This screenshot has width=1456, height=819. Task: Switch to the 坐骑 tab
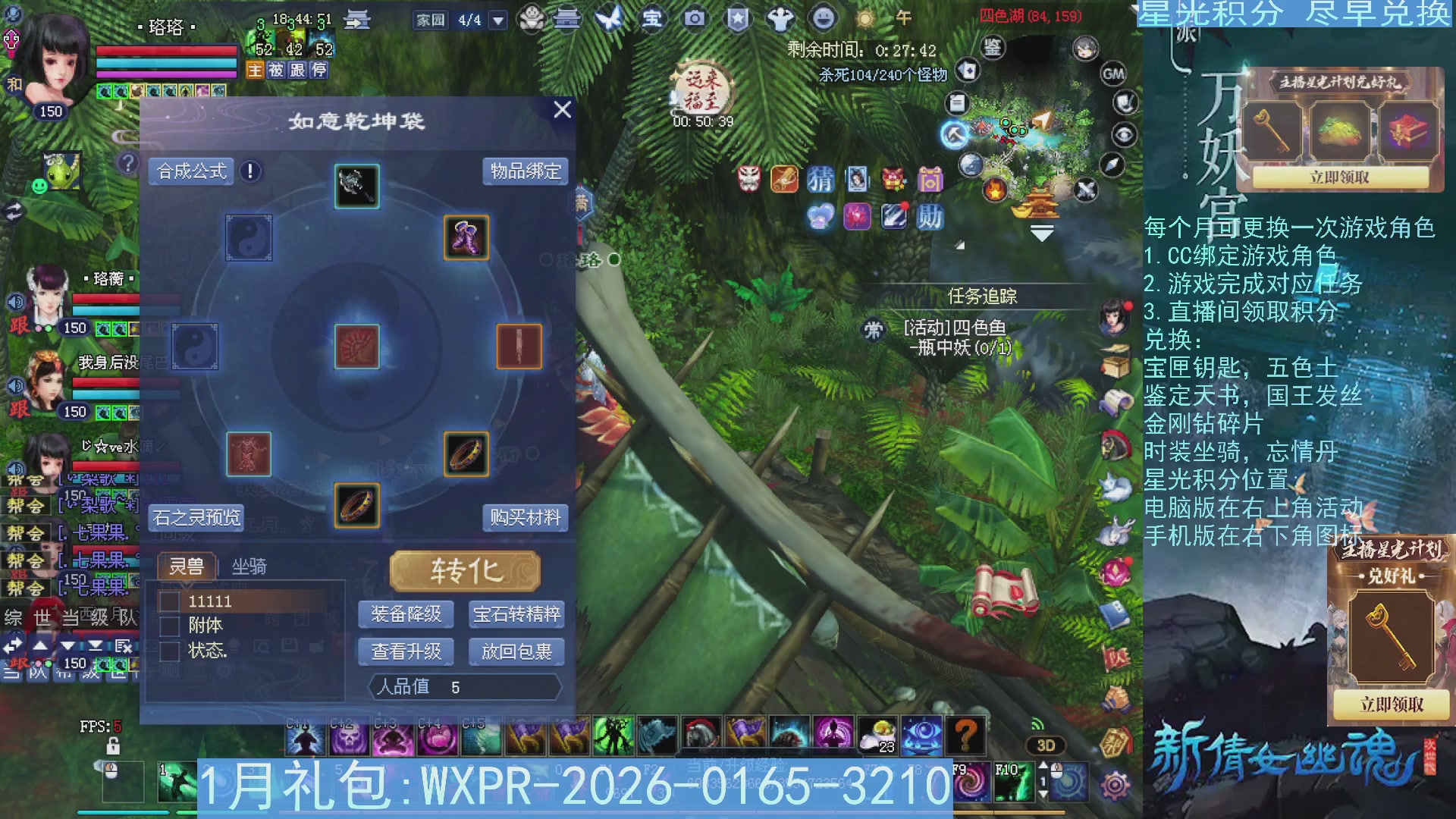tap(249, 566)
